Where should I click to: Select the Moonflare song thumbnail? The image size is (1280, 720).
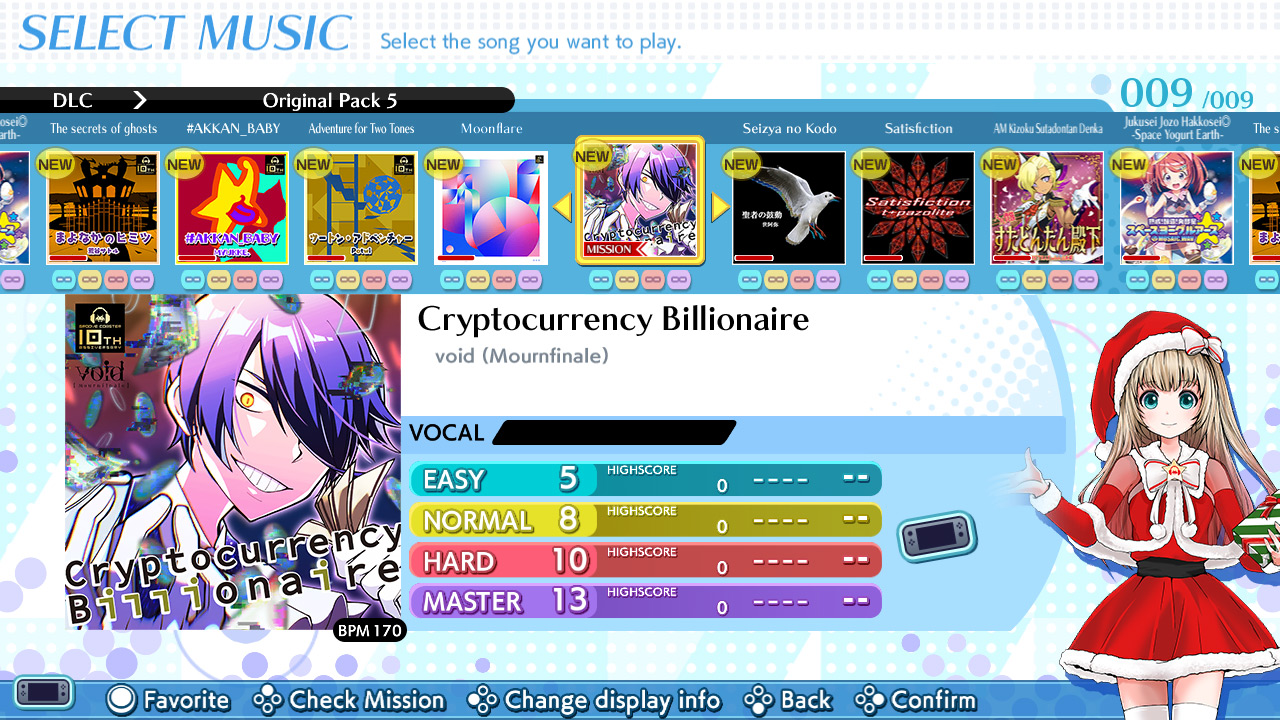point(490,207)
